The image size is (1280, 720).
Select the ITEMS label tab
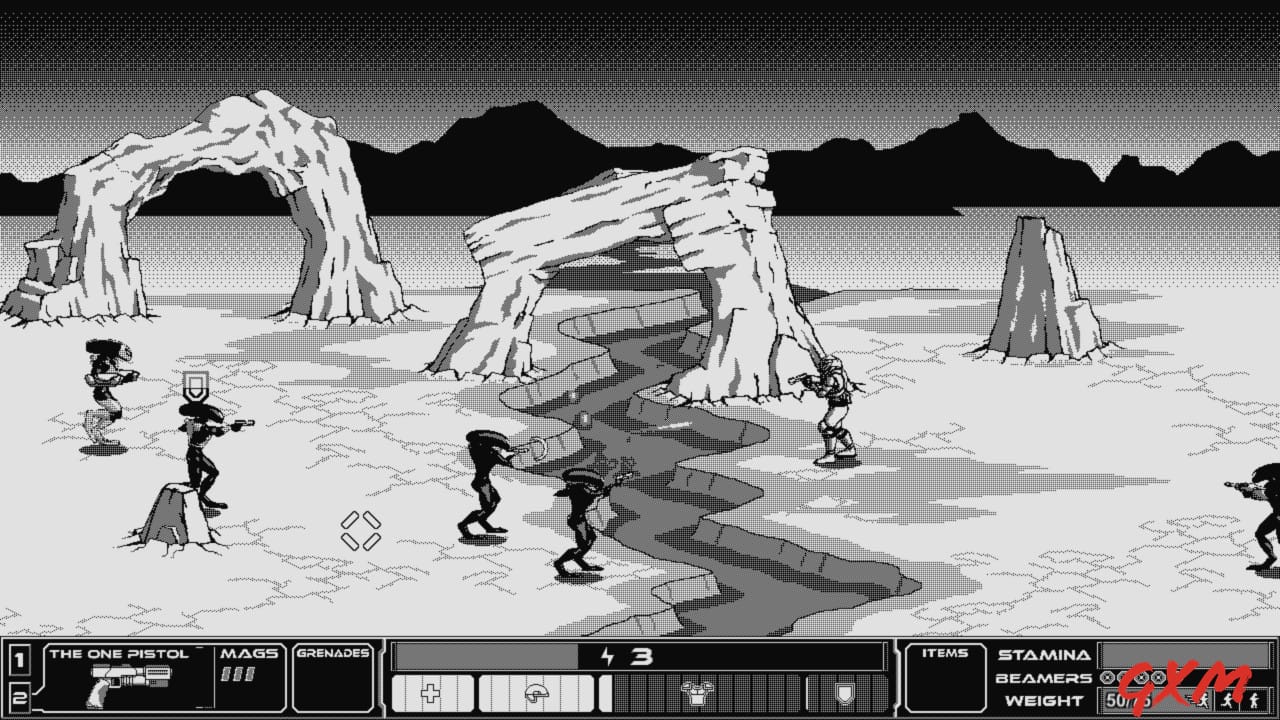[x=945, y=653]
